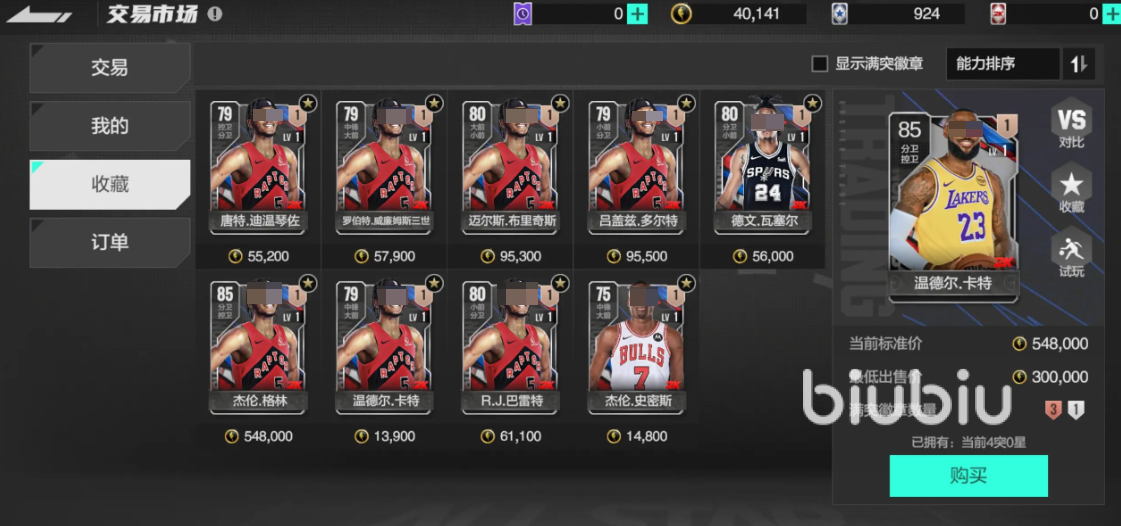Click the info icon beside 交易市场

point(215,14)
